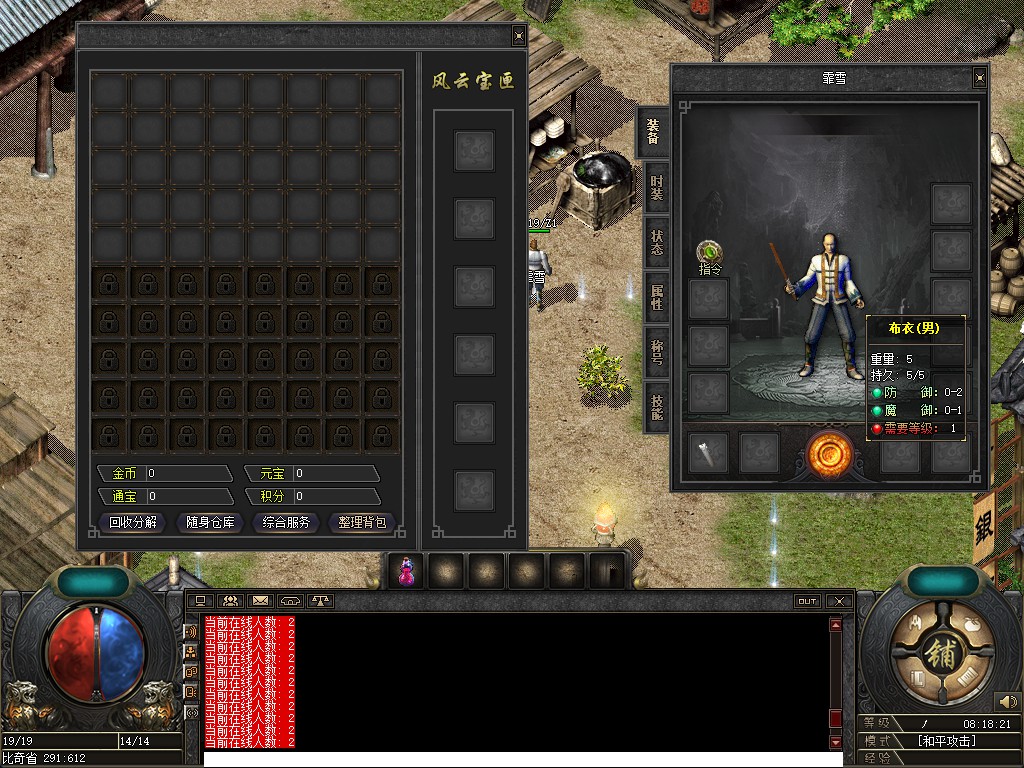Image resolution: width=1024 pixels, height=768 pixels.
Task: Toggle the sound speaker icon
Action: (x=1007, y=702)
